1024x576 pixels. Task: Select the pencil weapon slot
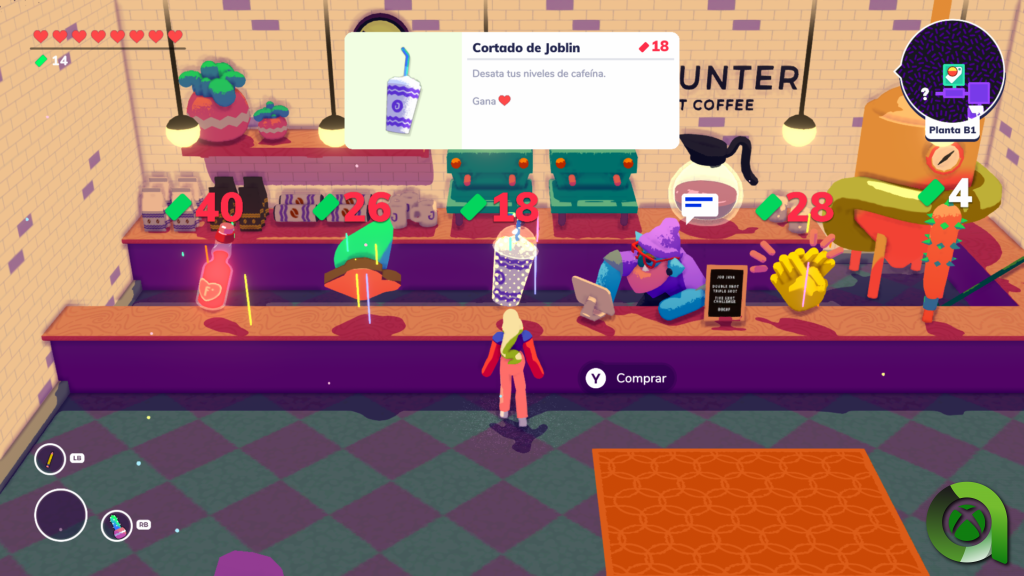pyautogui.click(x=50, y=459)
